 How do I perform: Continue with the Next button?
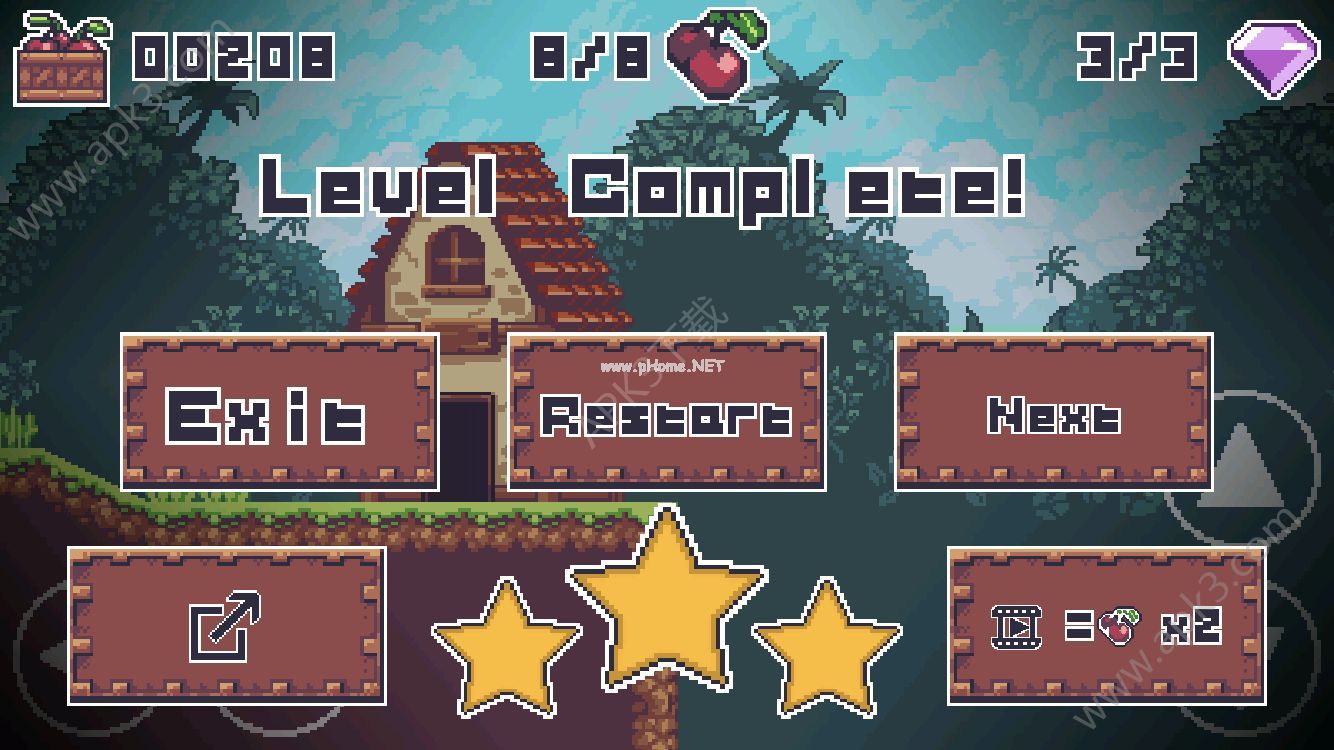click(x=1053, y=412)
